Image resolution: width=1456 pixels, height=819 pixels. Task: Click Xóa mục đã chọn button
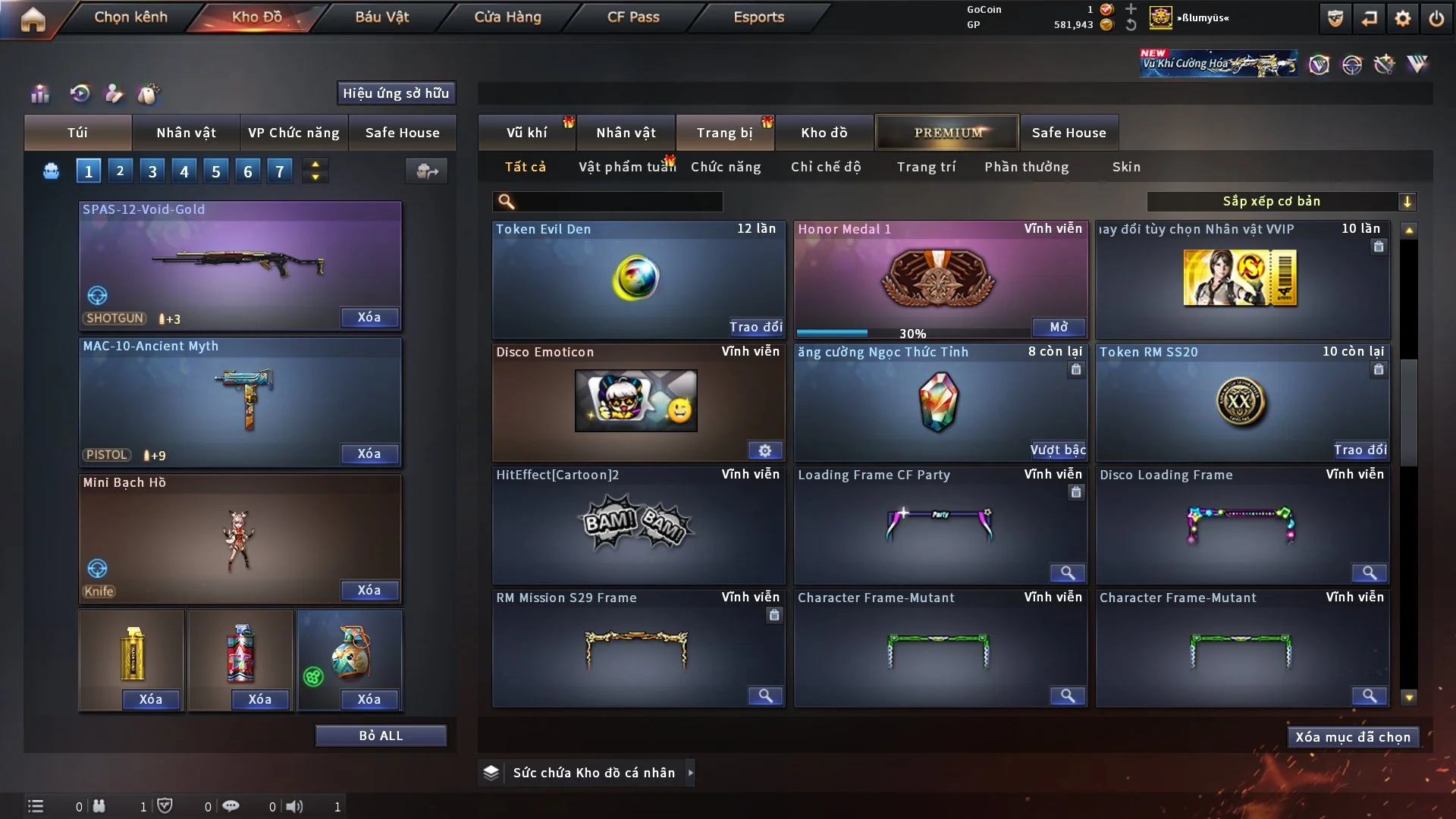click(1352, 737)
